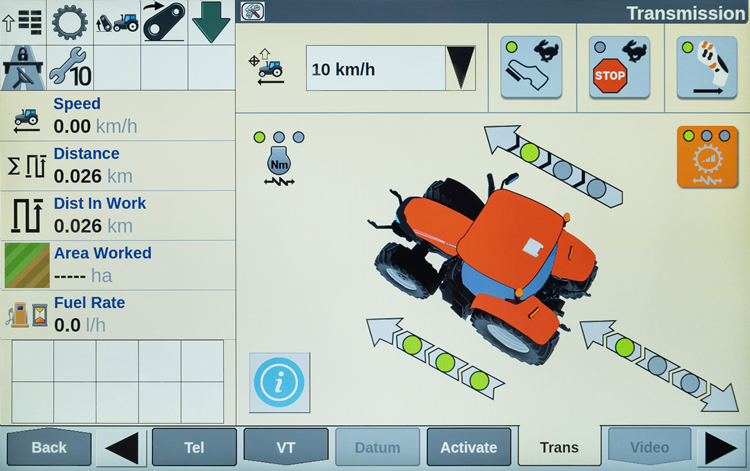
Task: Open the list menu icon
Action: (x=23, y=21)
